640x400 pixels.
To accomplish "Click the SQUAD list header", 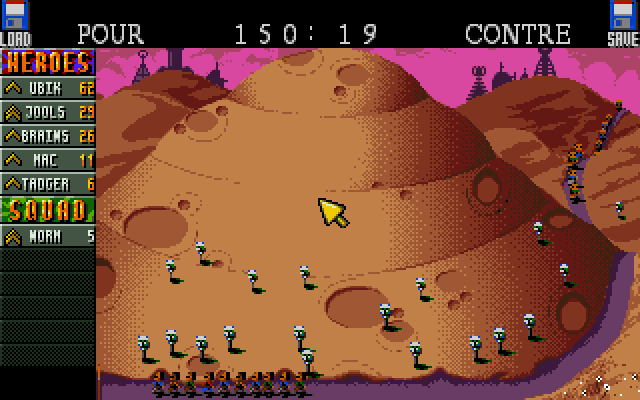I will pyautogui.click(x=48, y=210).
